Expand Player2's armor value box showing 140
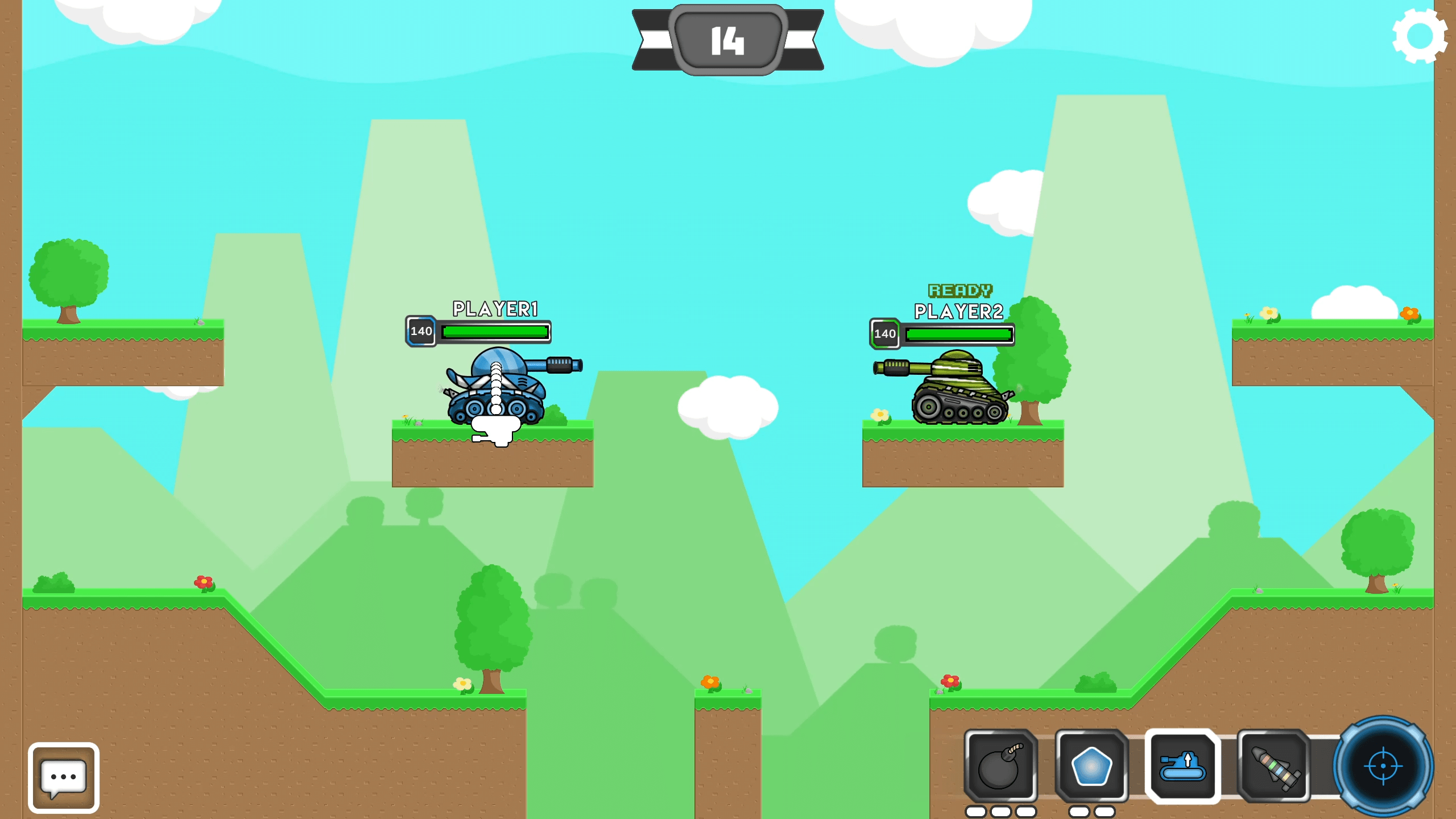The image size is (1456, 819). [885, 334]
